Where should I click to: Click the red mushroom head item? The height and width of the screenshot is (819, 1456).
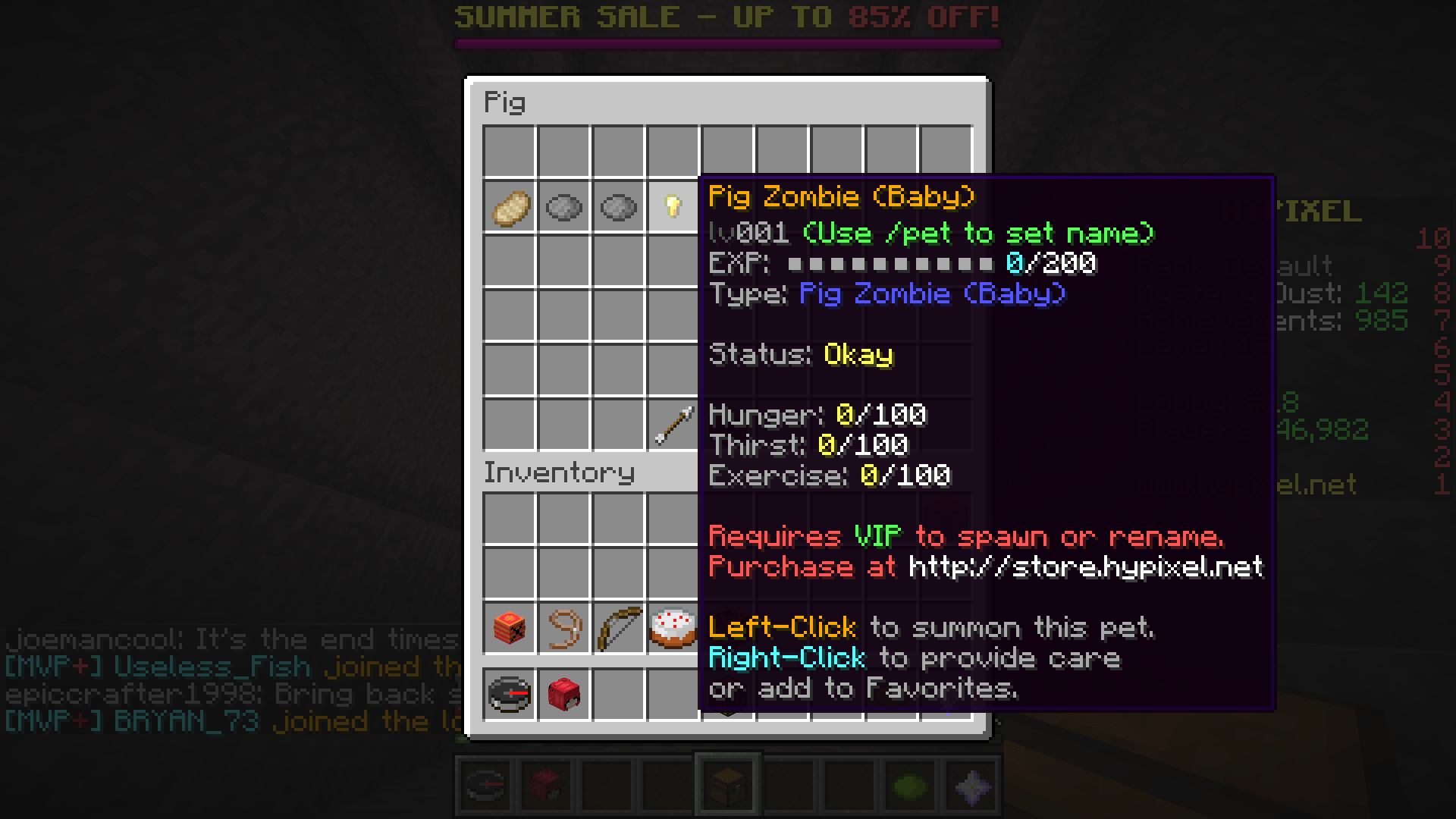(564, 694)
